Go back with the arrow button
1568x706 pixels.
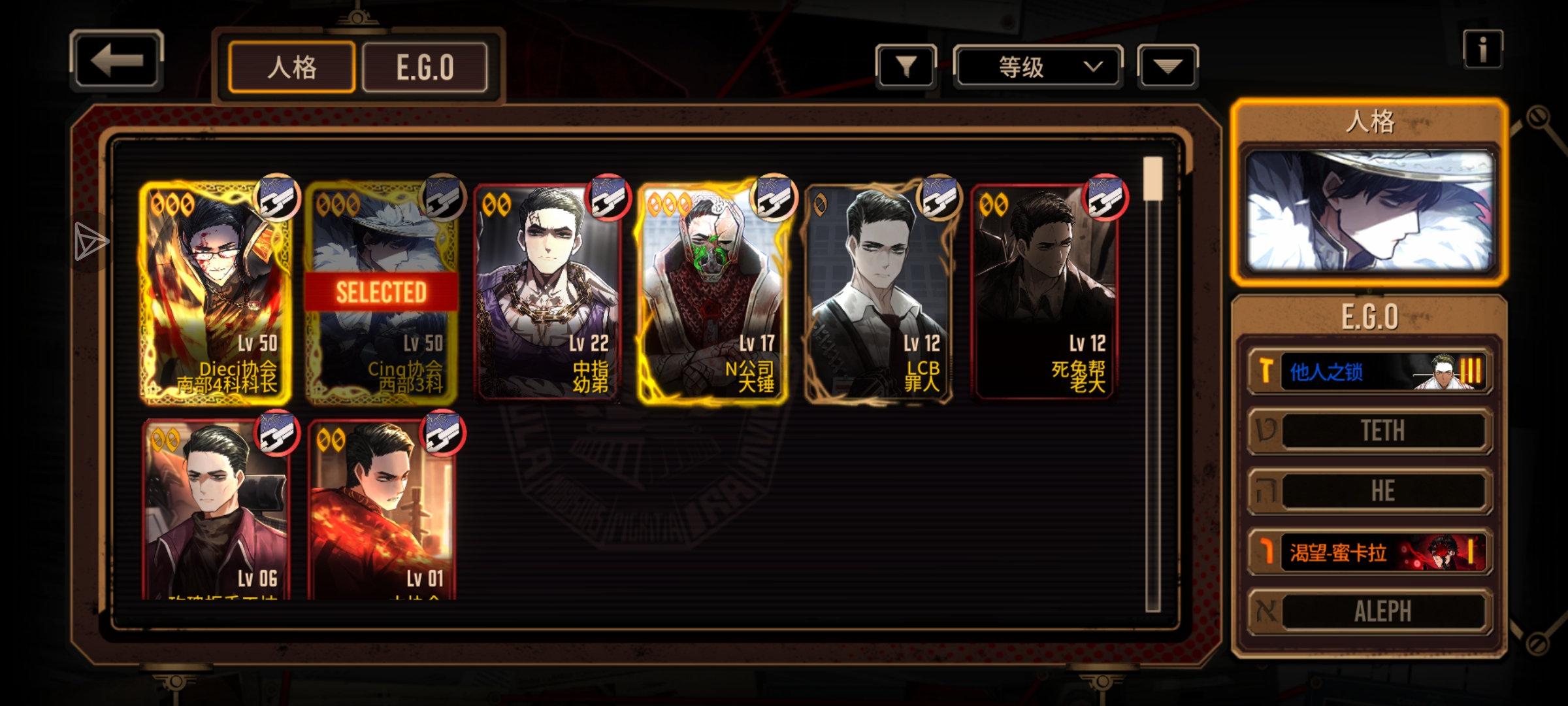click(116, 61)
